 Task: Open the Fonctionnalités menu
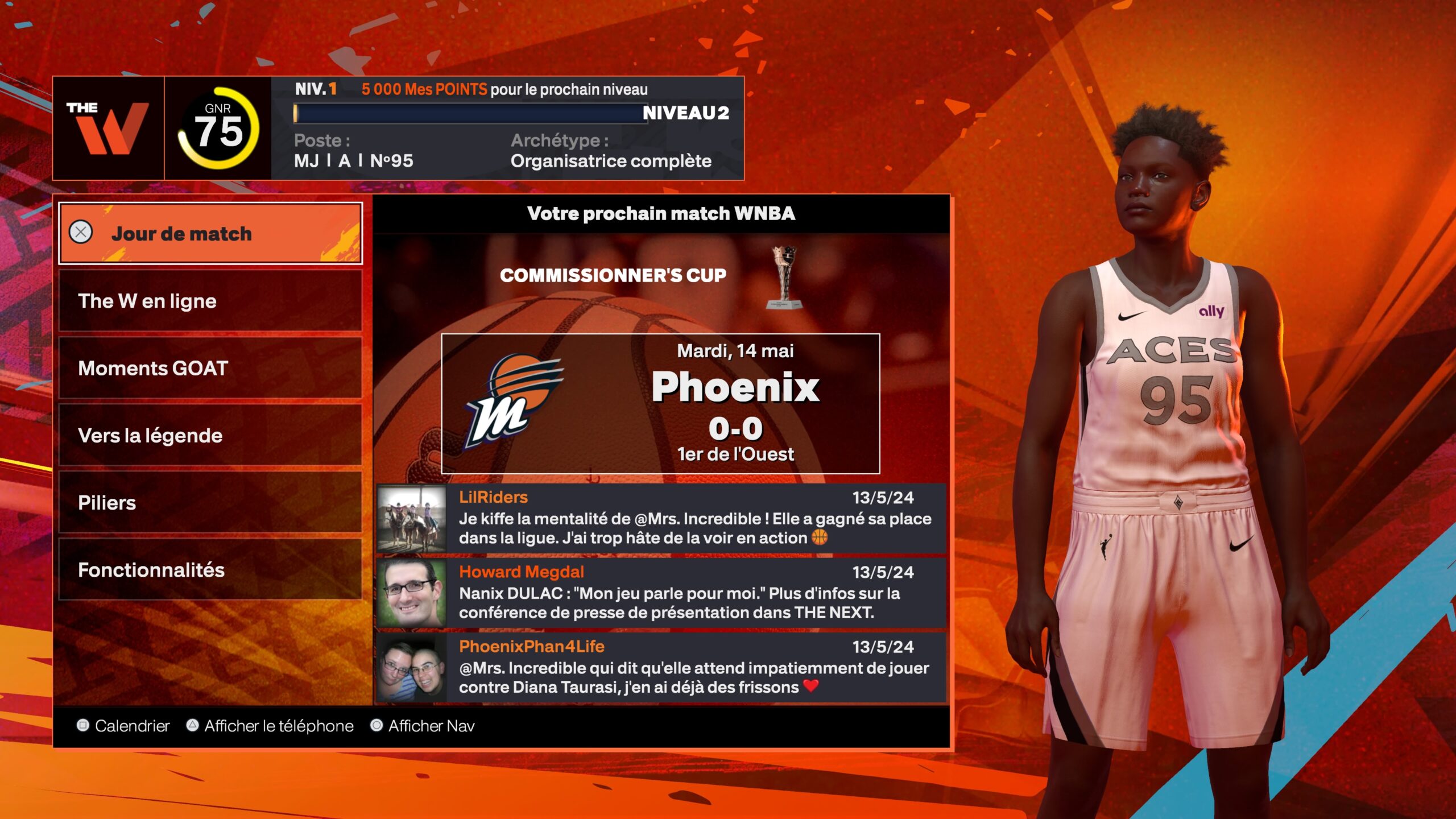pos(210,569)
